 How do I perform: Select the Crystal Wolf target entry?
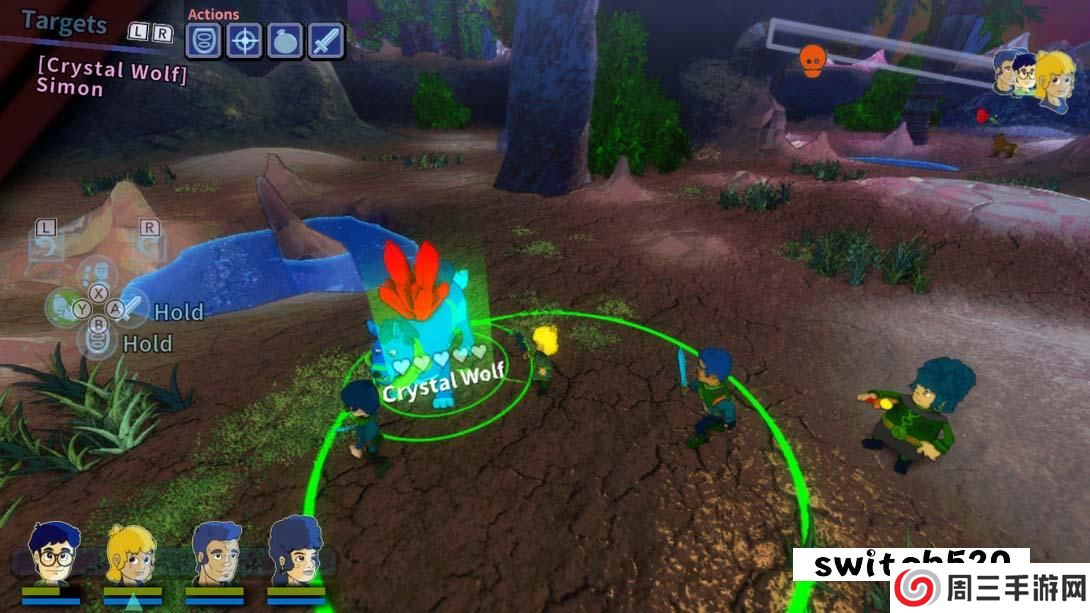pyautogui.click(x=112, y=69)
